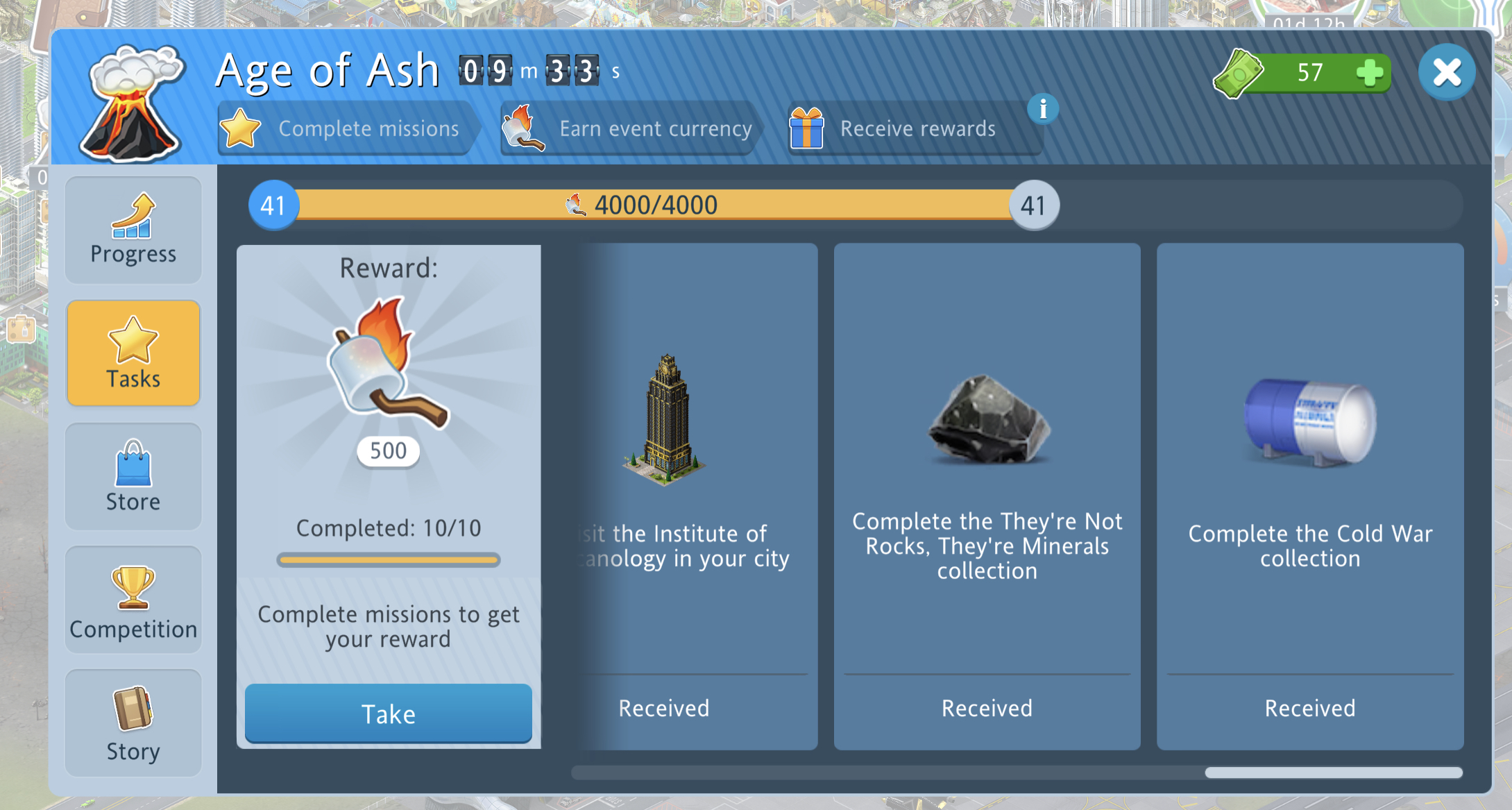
Task: Add more cash with the green plus
Action: coord(1369,72)
